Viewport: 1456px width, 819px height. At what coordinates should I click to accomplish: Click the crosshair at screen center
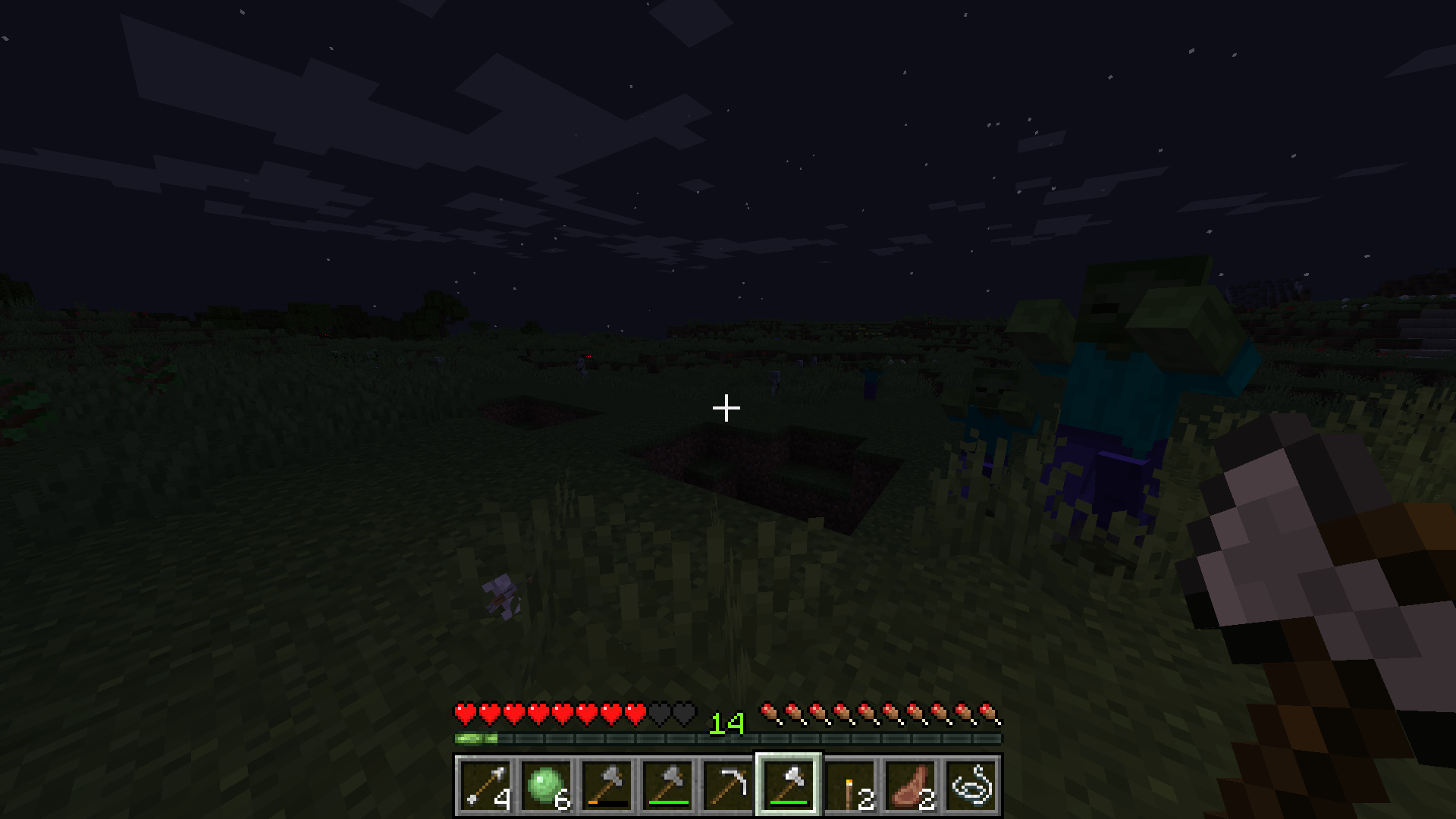(x=726, y=408)
